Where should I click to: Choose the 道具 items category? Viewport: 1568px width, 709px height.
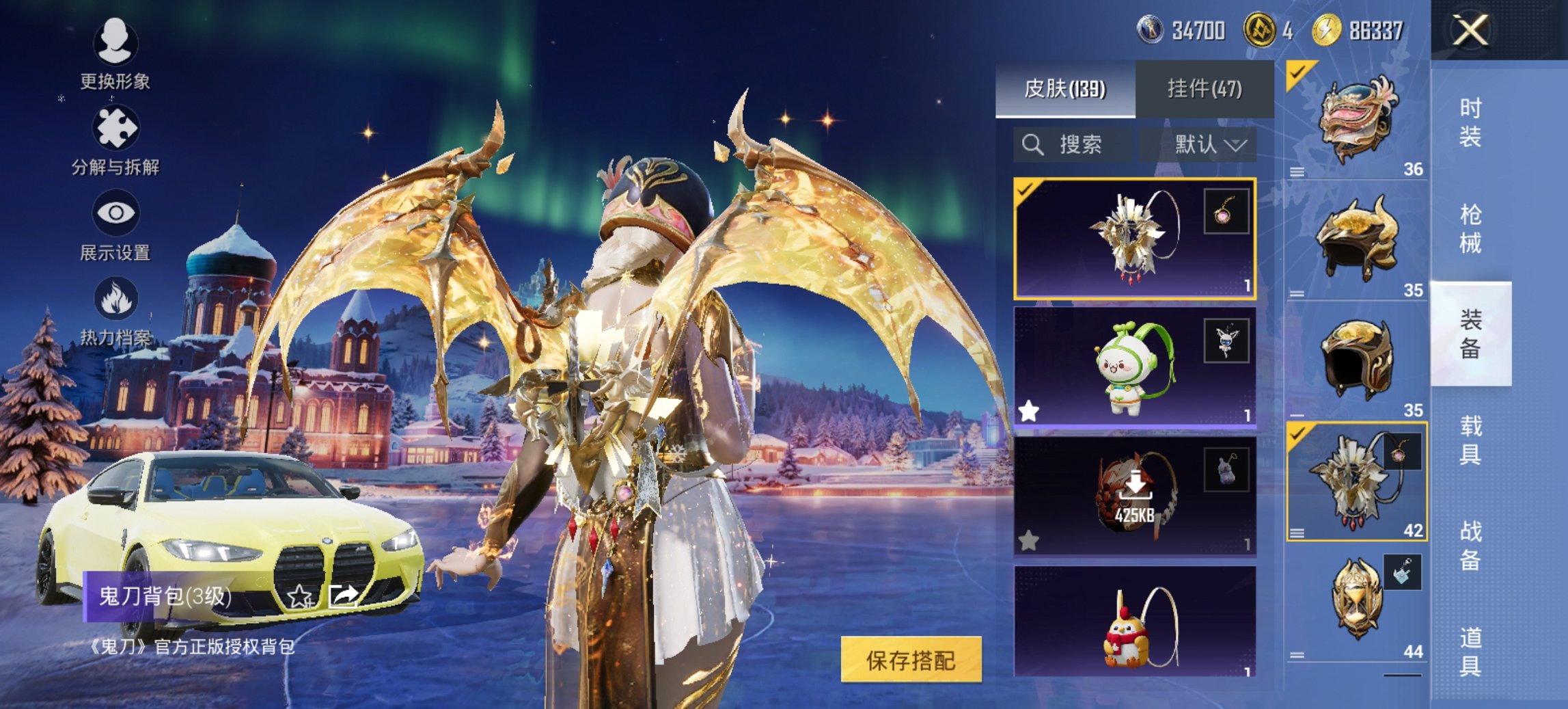pyautogui.click(x=1470, y=652)
